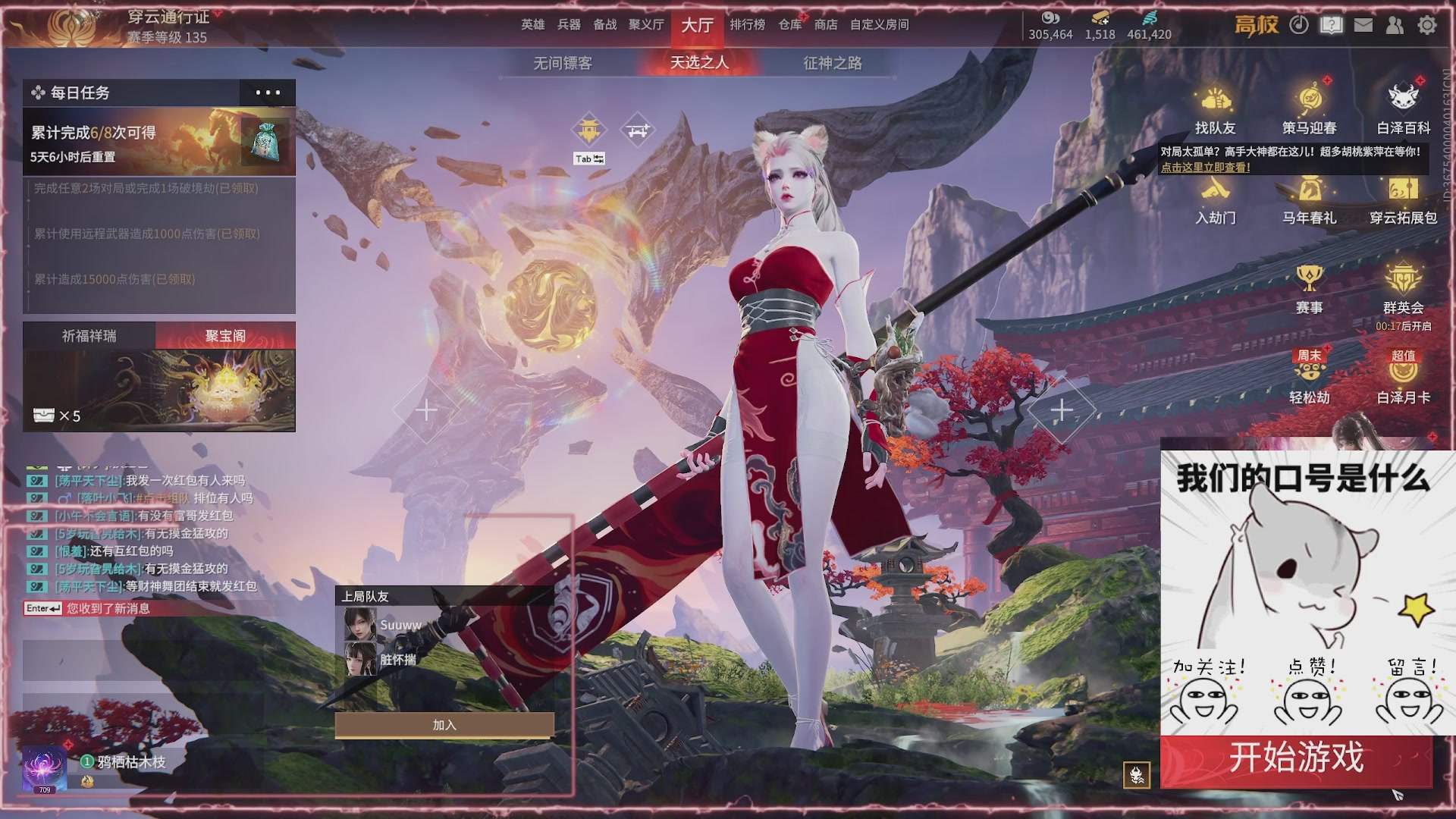
Task: Switch to the 祈福祥瑞 tab
Action: point(89,336)
